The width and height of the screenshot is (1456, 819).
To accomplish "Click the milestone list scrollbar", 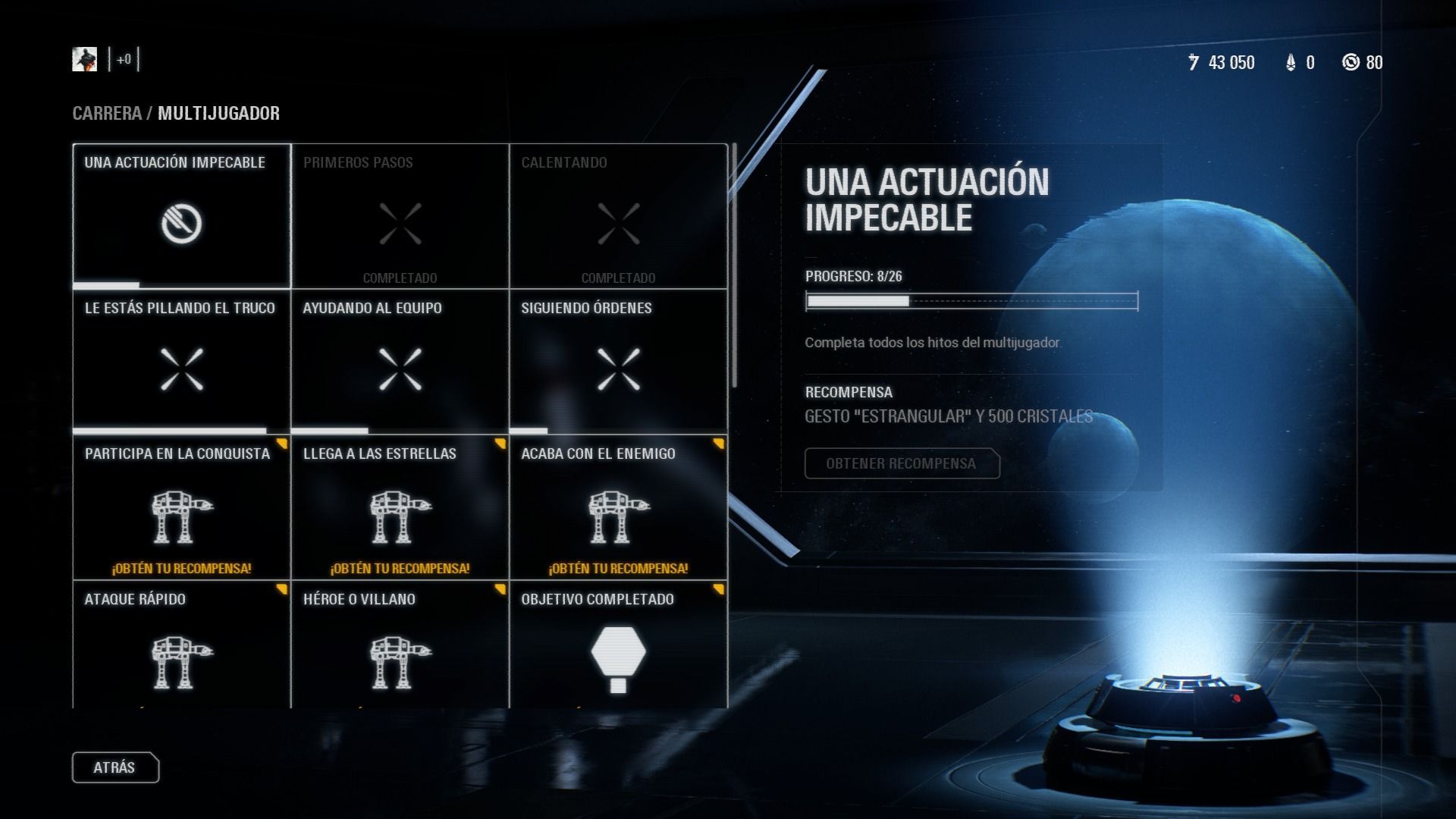I will 734,265.
